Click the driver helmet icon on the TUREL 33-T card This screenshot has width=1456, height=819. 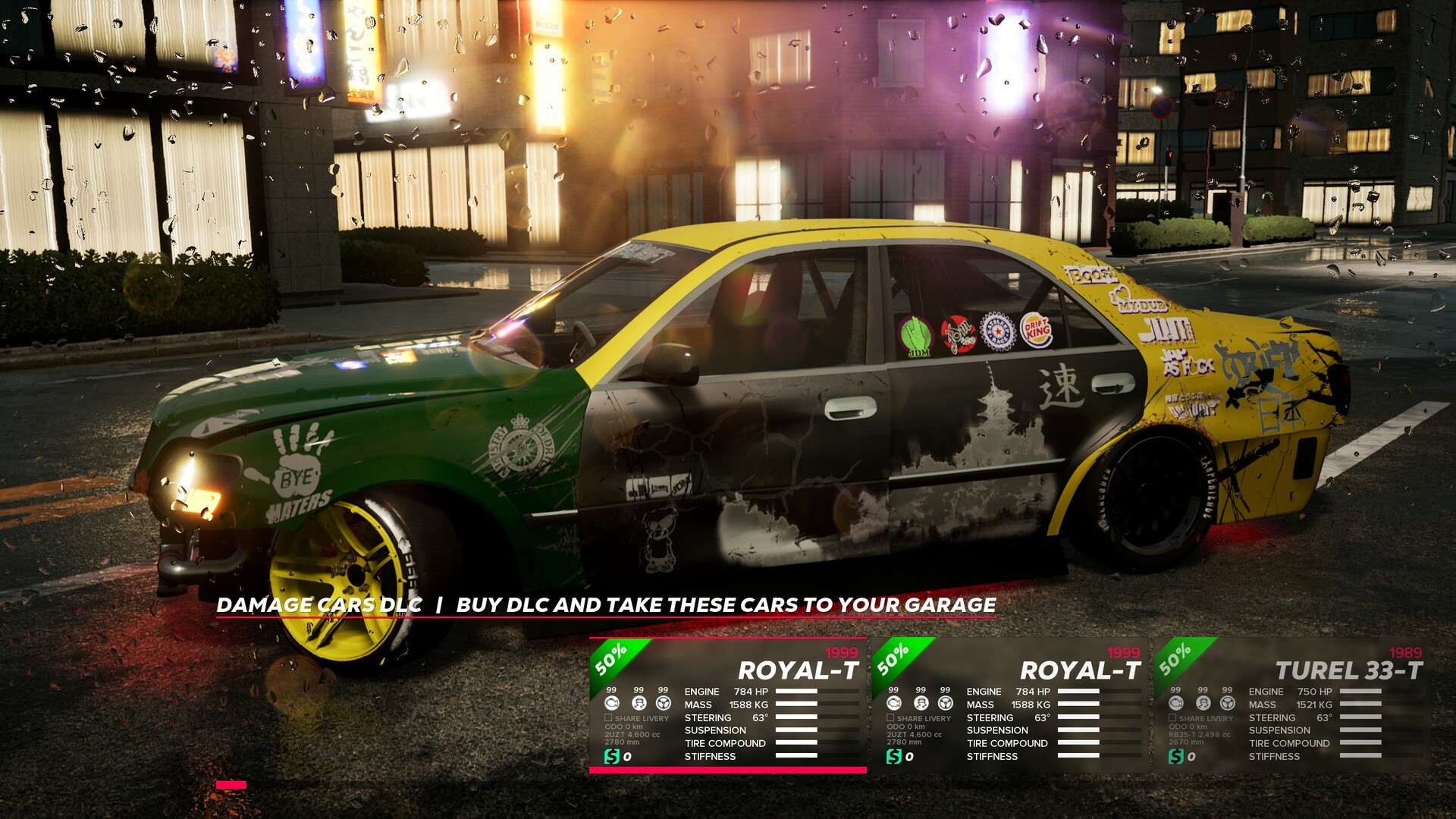click(1203, 704)
